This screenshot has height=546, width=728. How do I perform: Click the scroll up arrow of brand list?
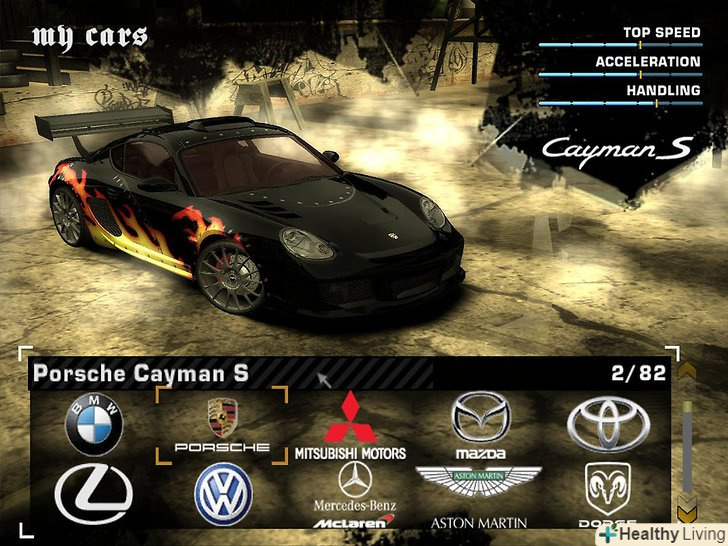(686, 371)
